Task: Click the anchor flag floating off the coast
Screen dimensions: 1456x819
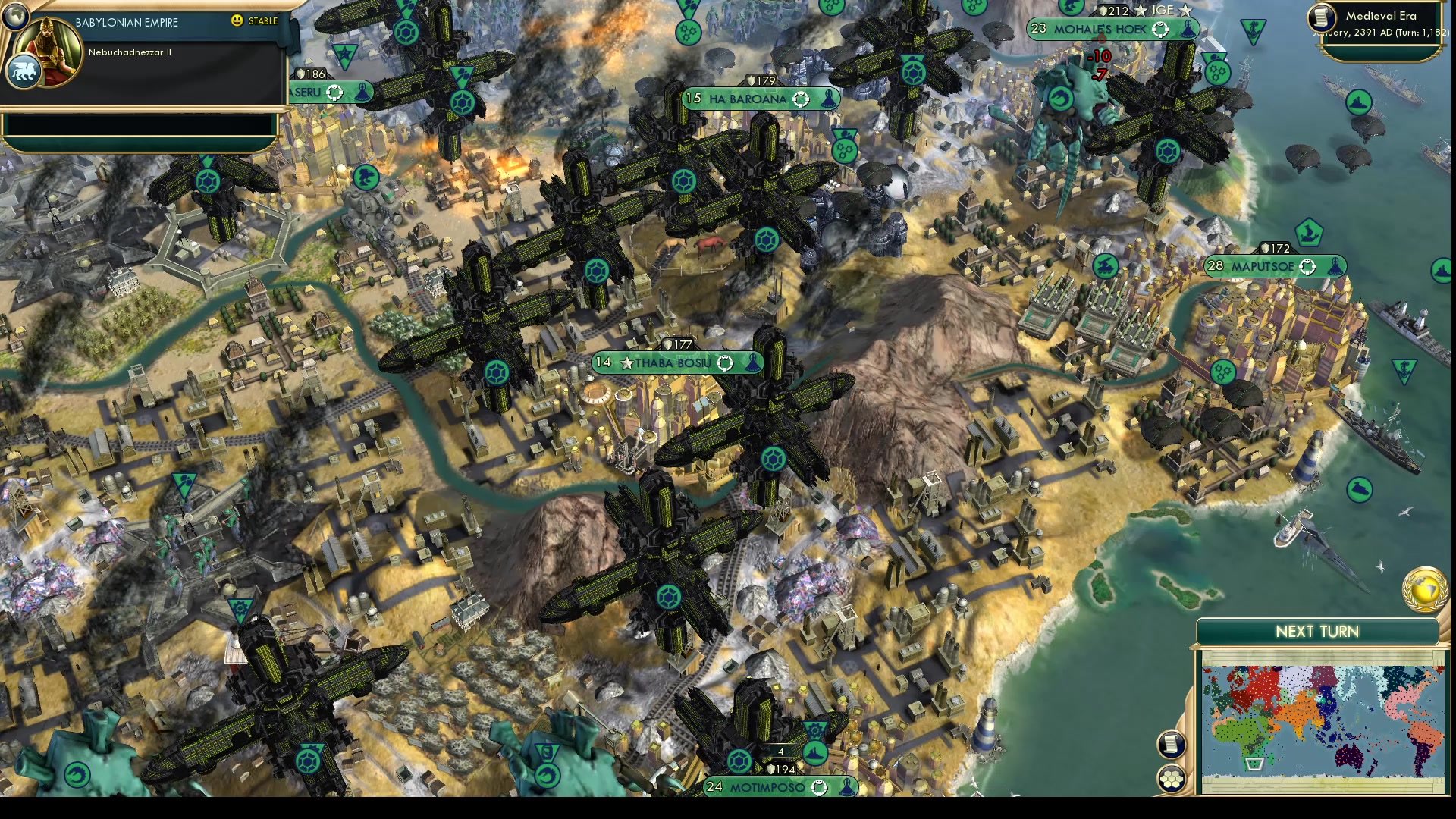Action: click(1252, 30)
